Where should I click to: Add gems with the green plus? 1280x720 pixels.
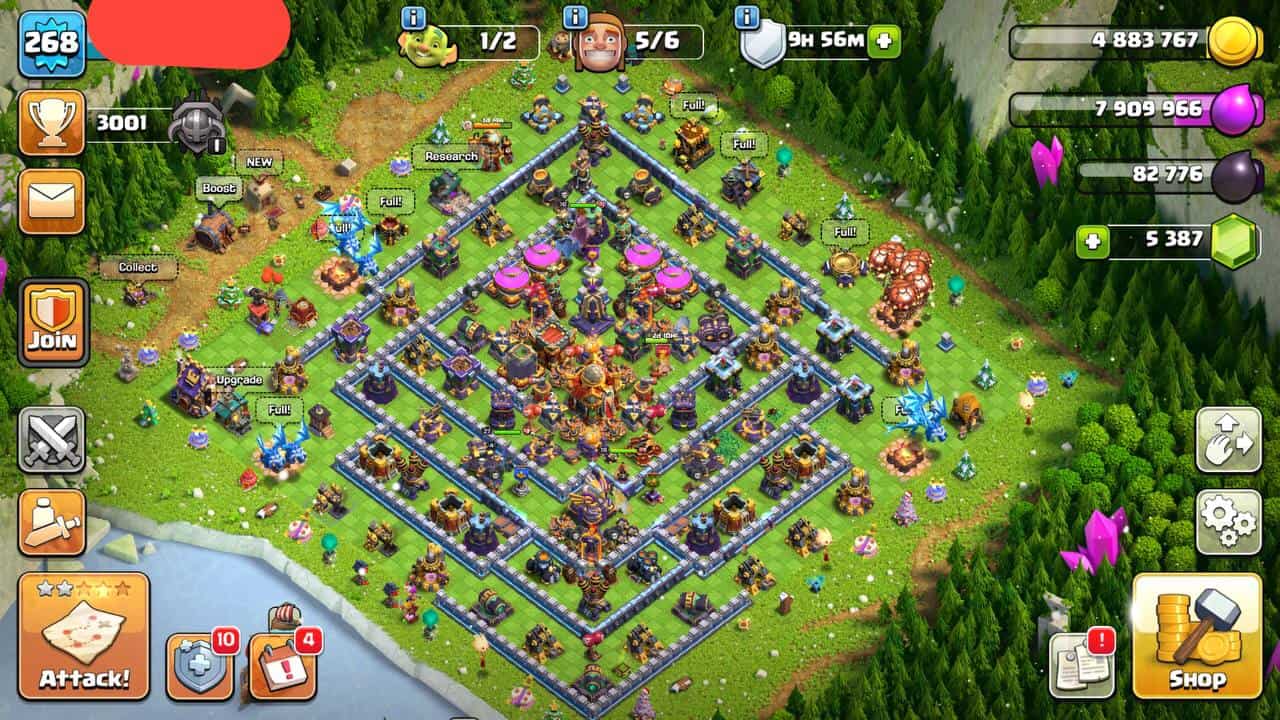tap(1093, 242)
